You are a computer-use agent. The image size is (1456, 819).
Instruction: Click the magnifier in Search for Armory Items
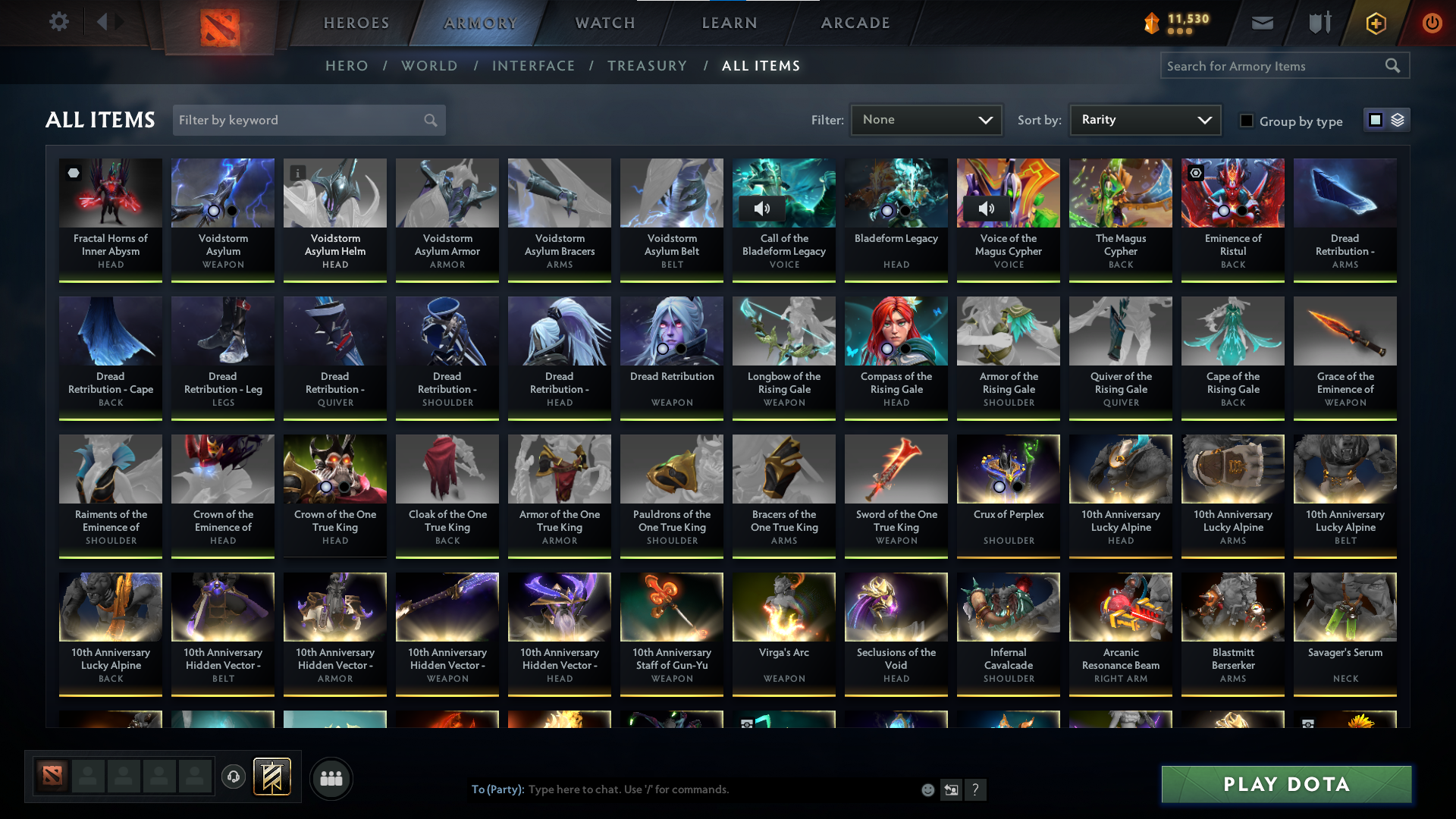pos(1393,66)
